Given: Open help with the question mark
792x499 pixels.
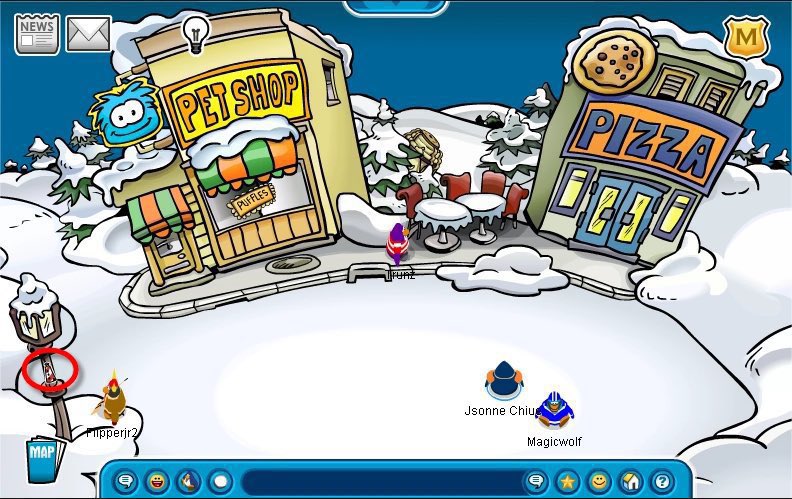Looking at the screenshot, I should [661, 481].
